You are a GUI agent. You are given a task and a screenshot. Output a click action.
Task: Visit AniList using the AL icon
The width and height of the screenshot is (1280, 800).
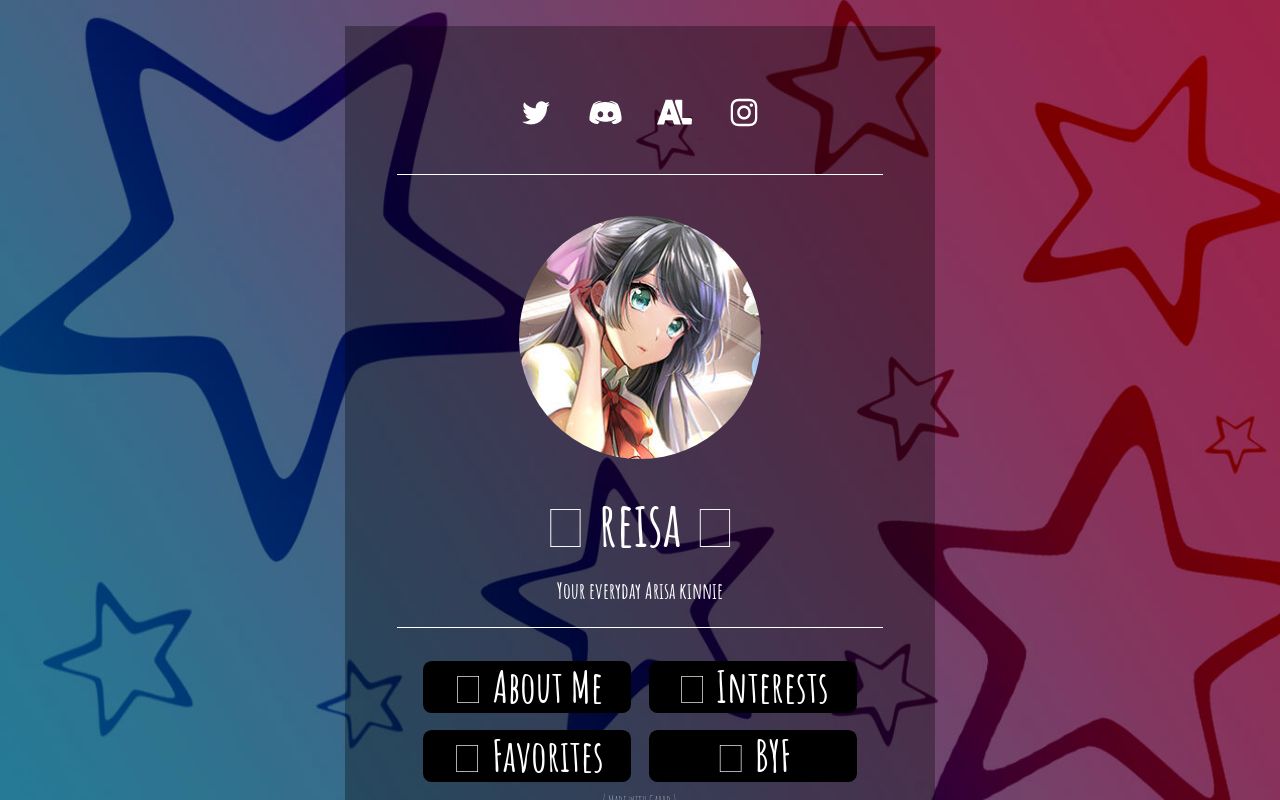click(x=674, y=113)
